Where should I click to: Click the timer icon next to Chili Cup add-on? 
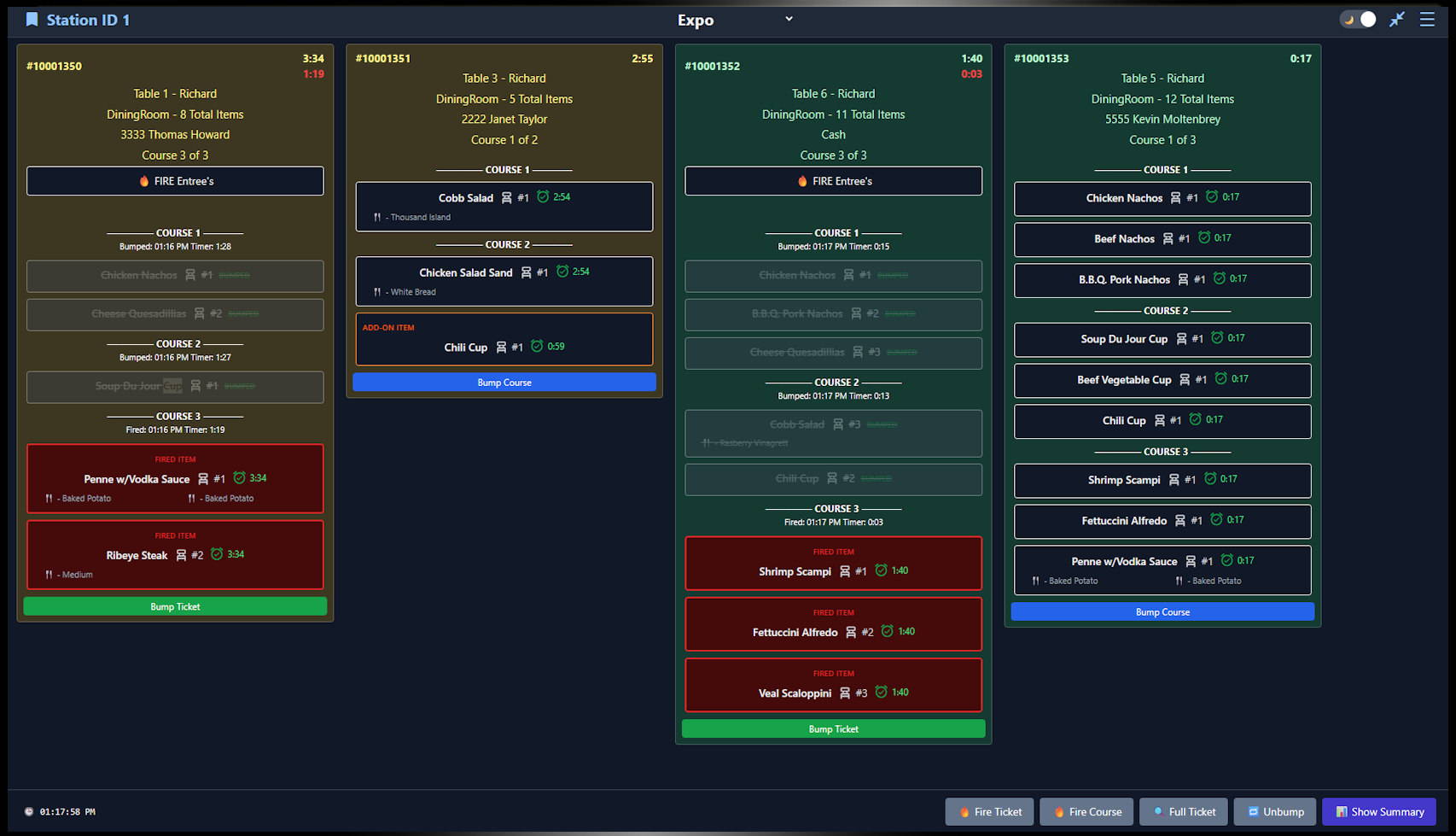point(536,346)
